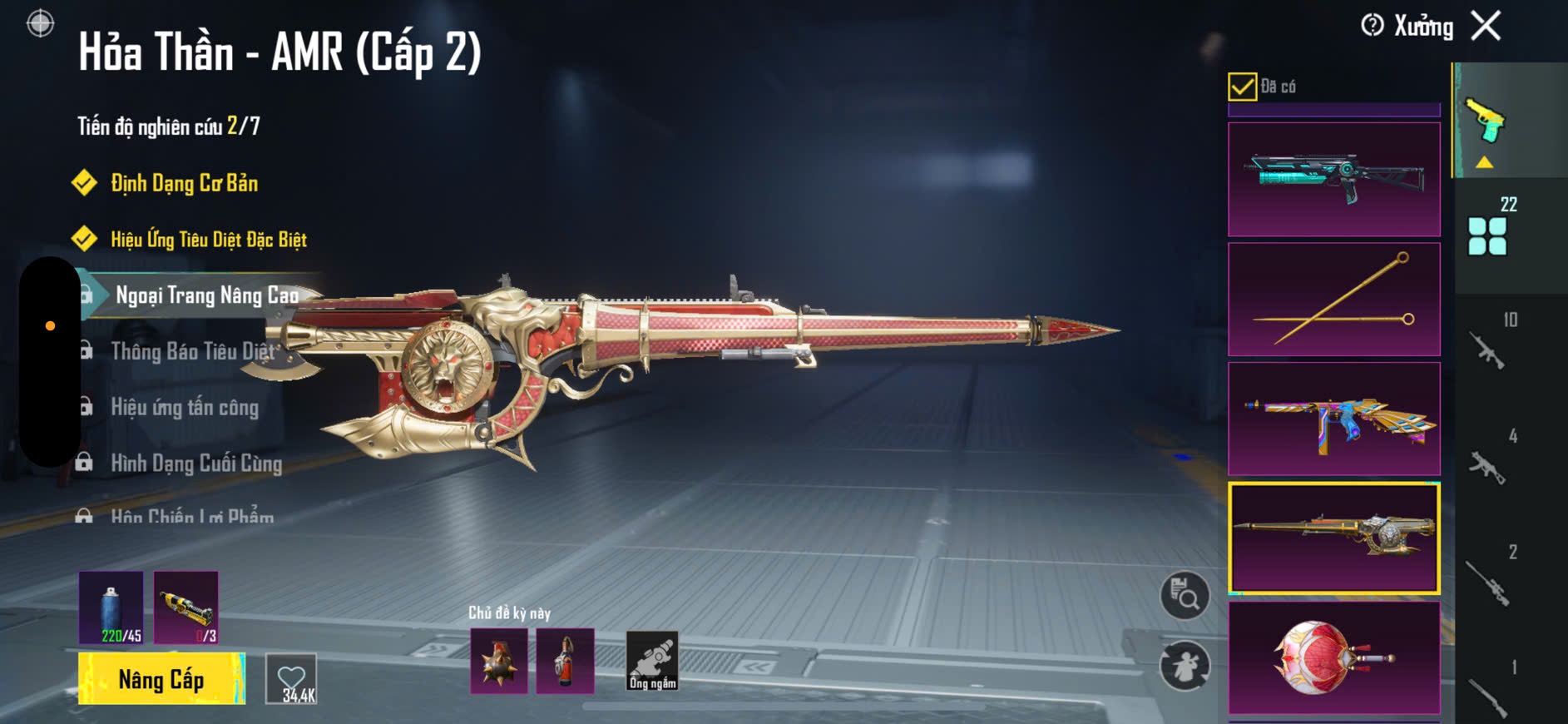1568x724 pixels.
Task: Close the workshop screen with the X
Action: (x=1486, y=26)
